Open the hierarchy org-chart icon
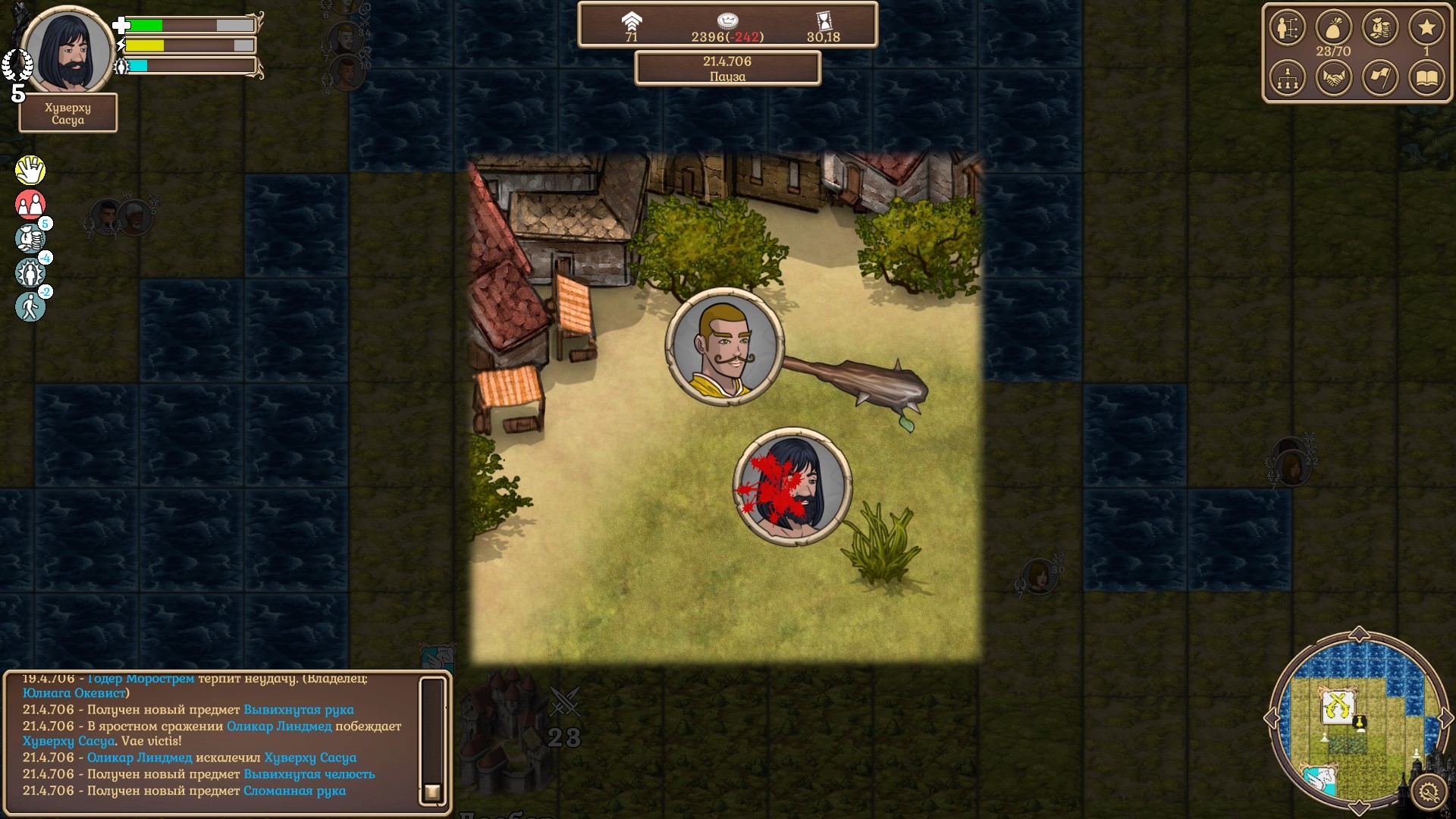 point(1287,77)
